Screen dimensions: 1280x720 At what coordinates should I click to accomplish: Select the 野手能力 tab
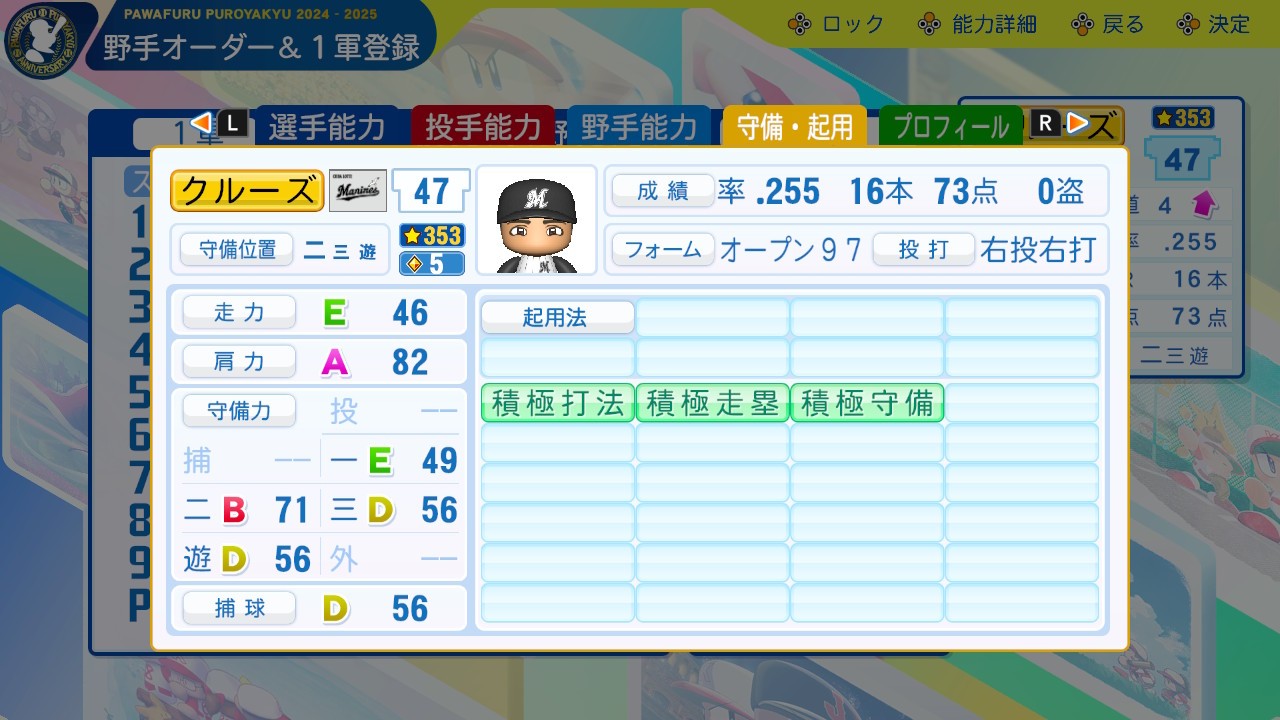pyautogui.click(x=640, y=127)
